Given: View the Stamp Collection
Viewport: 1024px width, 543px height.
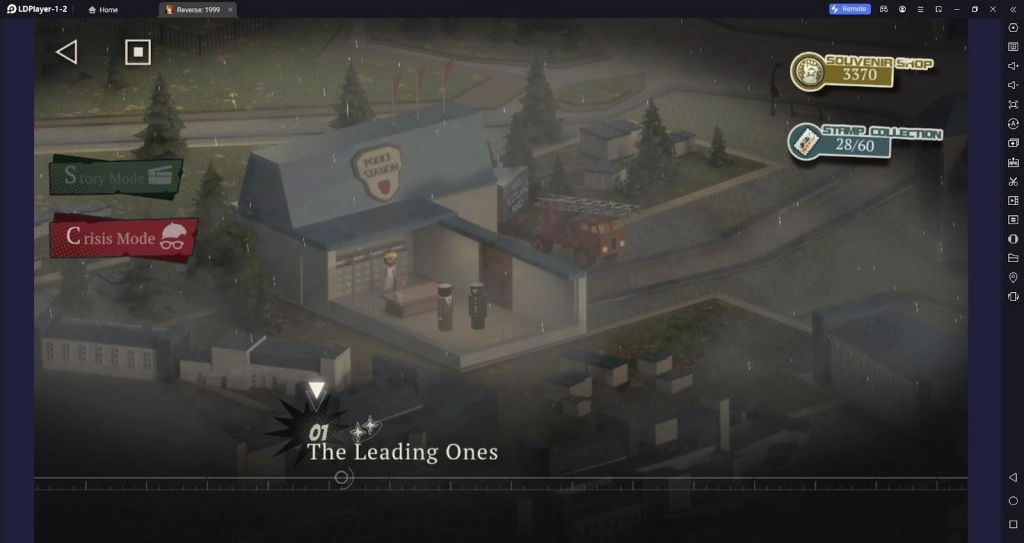Looking at the screenshot, I should (x=864, y=140).
